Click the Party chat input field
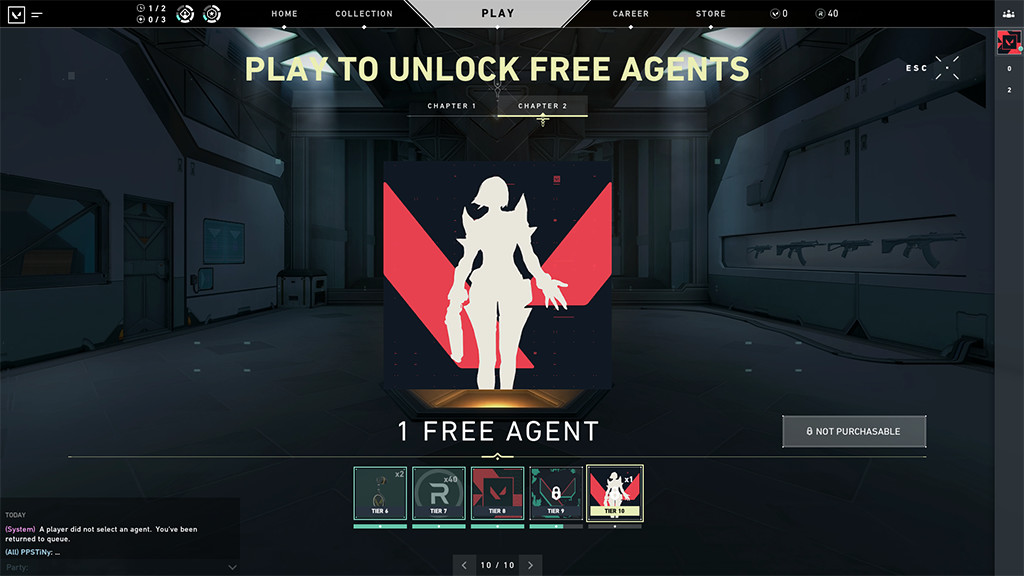1024x576 pixels. click(x=110, y=567)
